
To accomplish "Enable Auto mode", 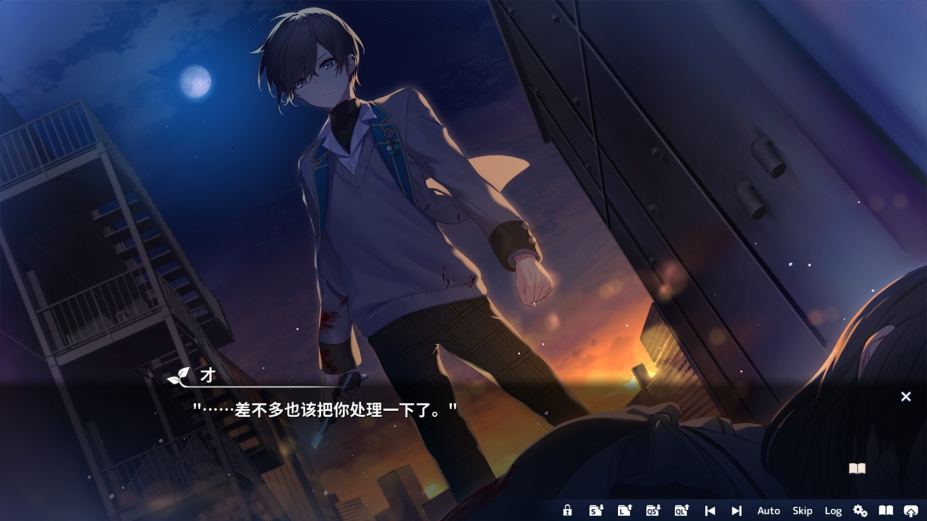I will click(768, 511).
